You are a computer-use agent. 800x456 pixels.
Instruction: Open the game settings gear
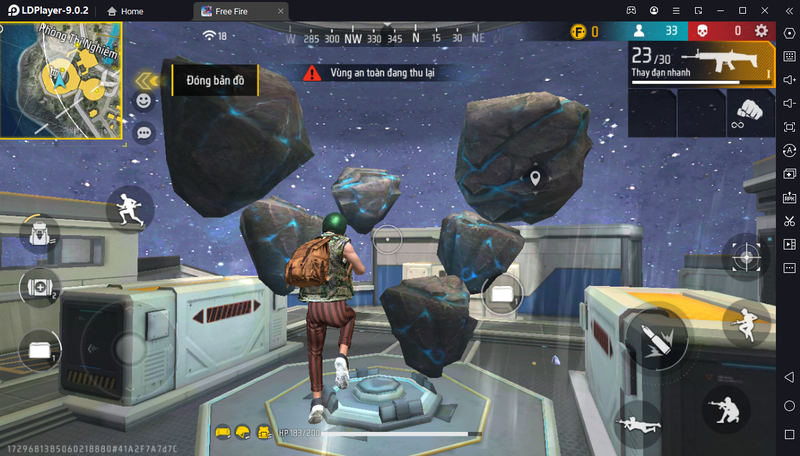click(762, 31)
